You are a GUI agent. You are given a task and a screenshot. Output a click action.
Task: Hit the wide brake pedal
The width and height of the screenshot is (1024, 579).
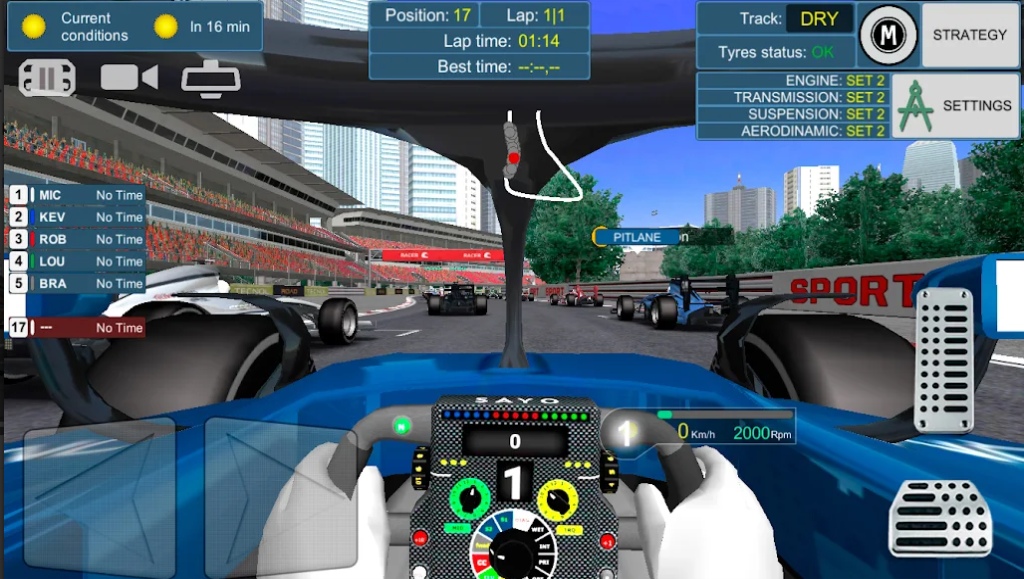(x=940, y=518)
